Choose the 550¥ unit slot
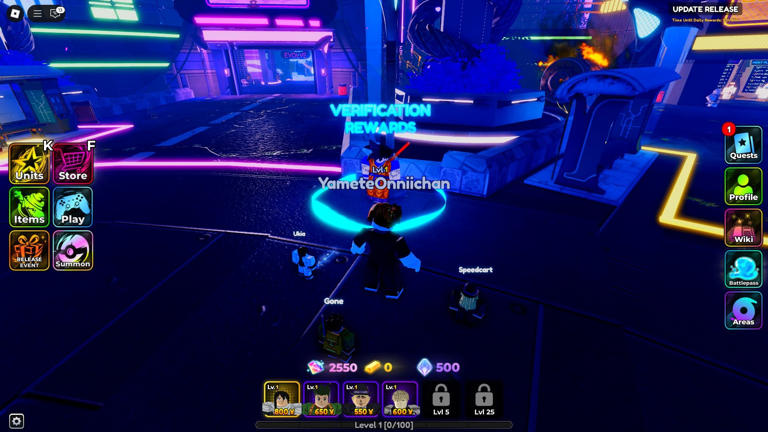This screenshot has width=768, height=432. point(361,399)
